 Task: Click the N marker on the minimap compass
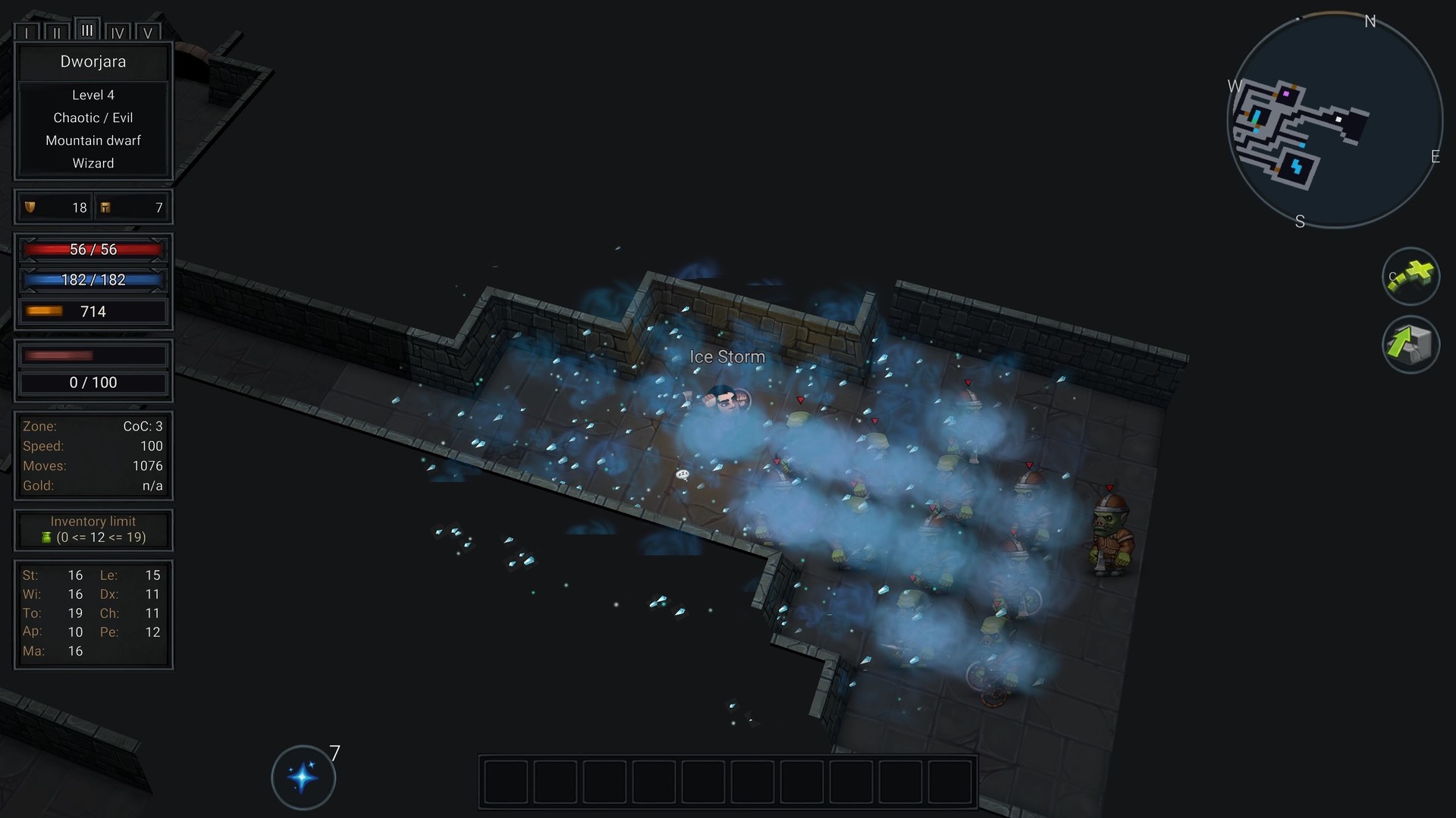point(1370,22)
